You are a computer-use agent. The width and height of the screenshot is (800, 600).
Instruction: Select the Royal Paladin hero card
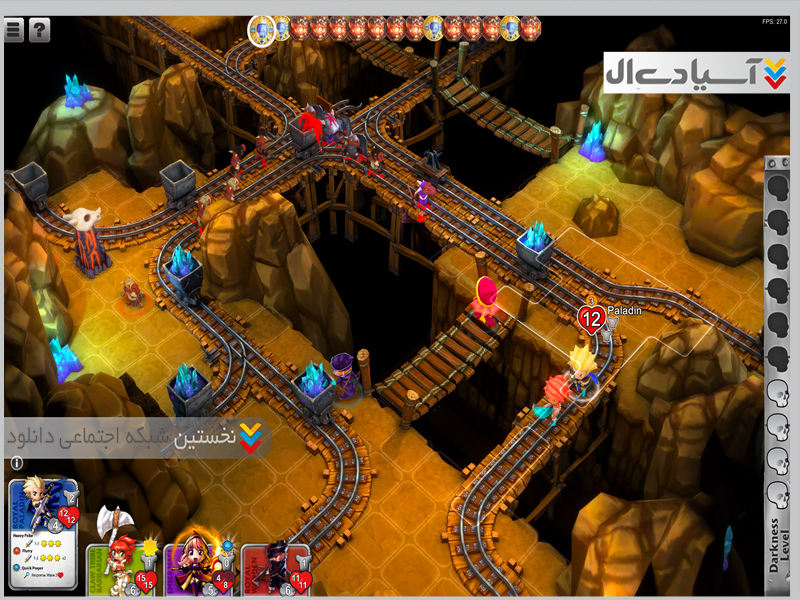[44, 498]
